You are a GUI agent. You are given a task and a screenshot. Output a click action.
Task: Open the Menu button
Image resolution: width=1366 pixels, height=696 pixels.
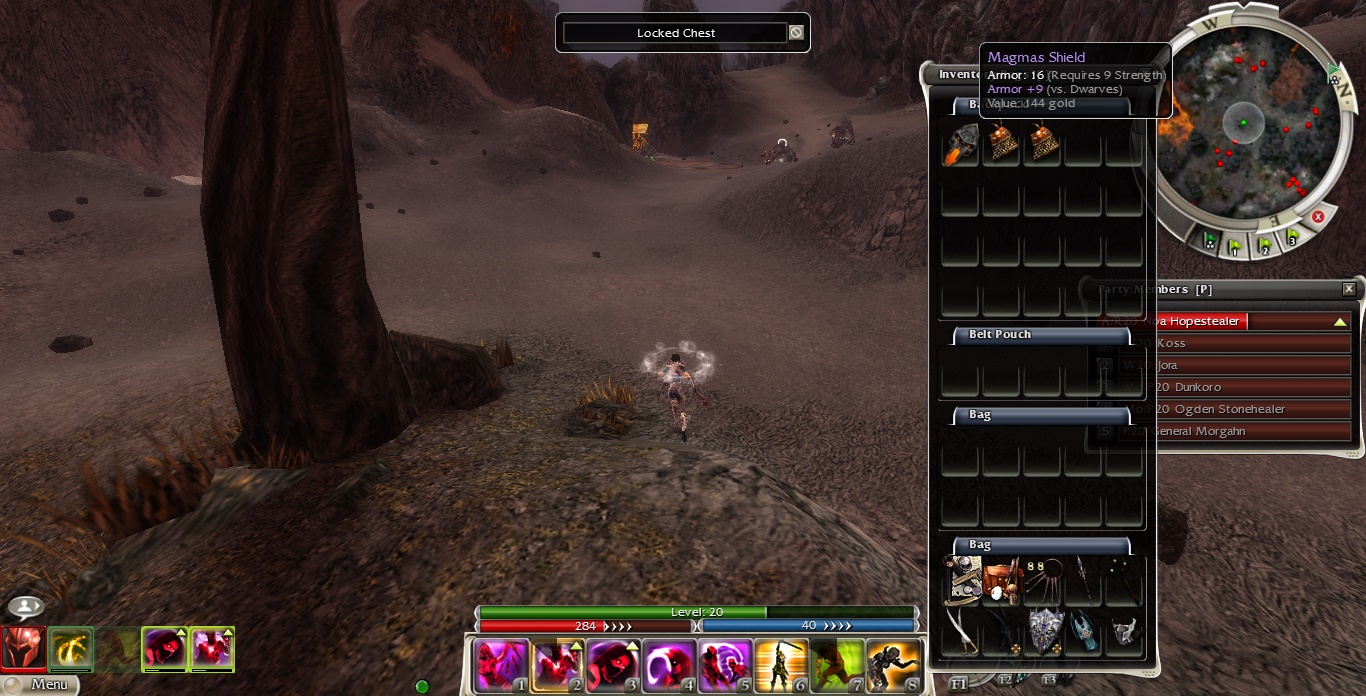point(40,685)
